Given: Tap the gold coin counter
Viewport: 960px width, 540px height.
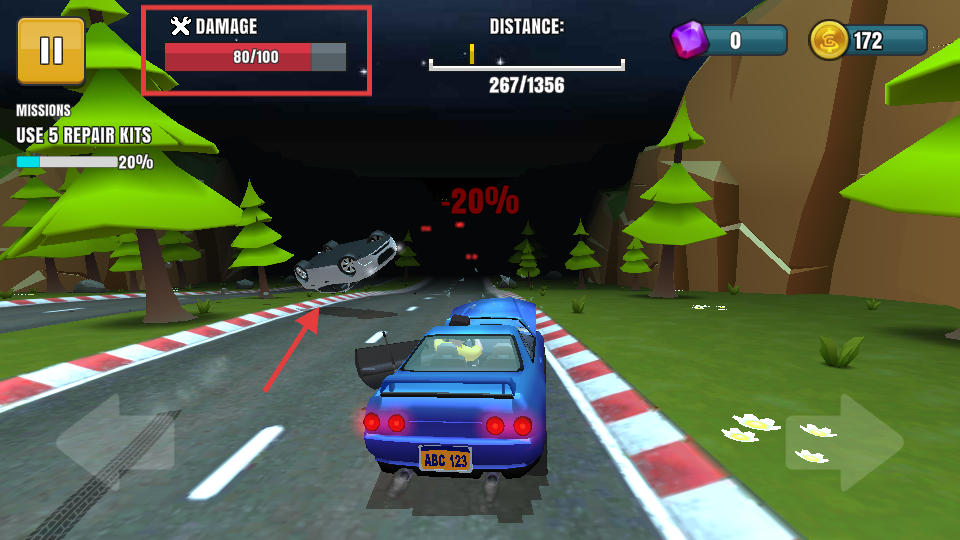Looking at the screenshot, I should pyautogui.click(x=868, y=41).
